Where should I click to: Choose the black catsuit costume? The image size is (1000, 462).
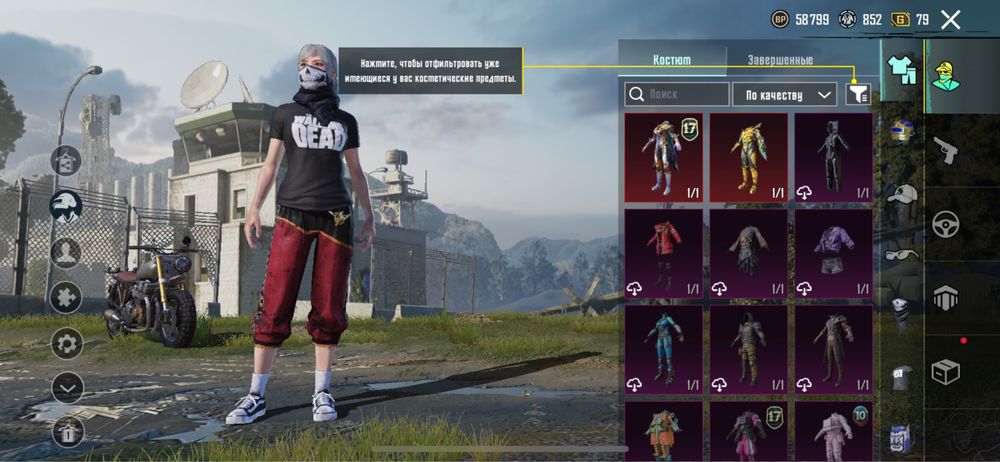pos(834,157)
